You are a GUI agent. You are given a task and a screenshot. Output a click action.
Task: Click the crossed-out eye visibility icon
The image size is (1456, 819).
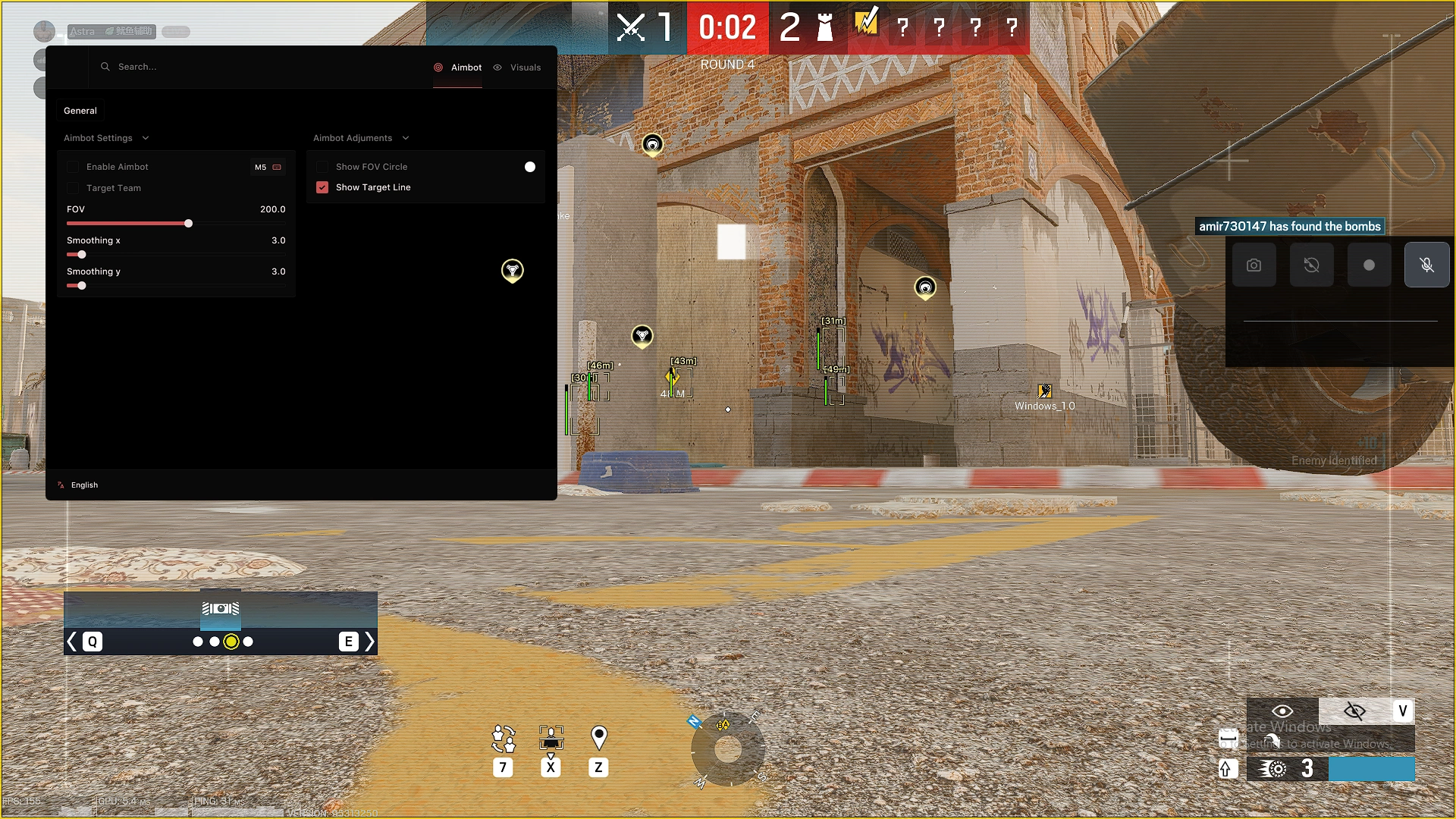tap(1354, 711)
